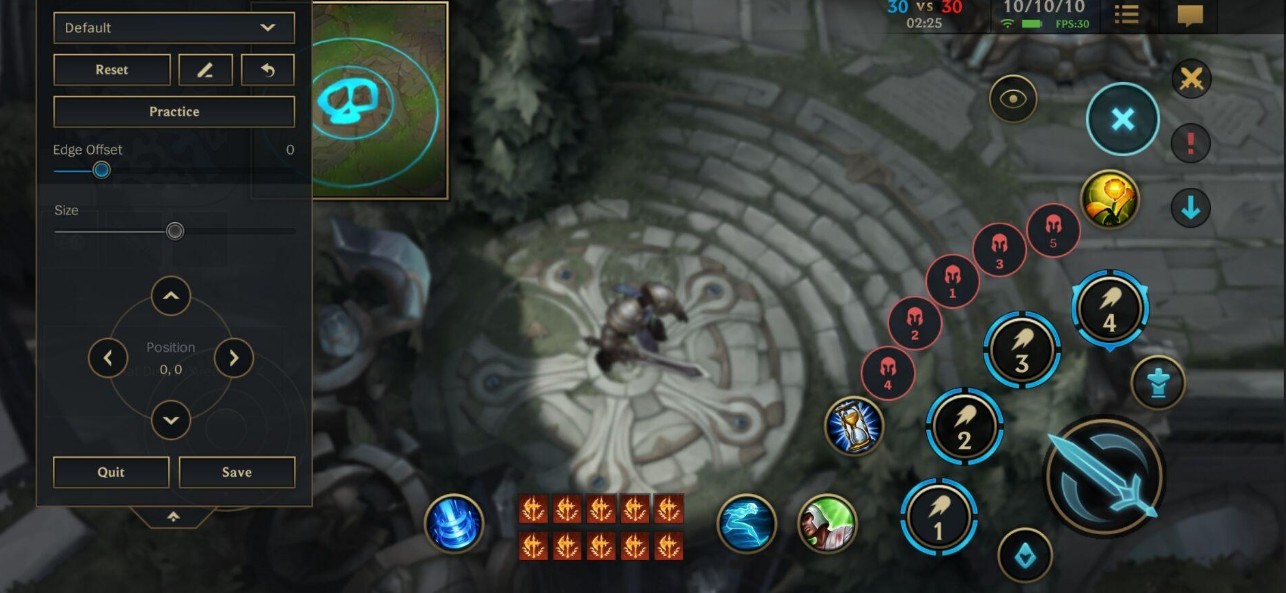Select the eye vision toggle icon

pyautogui.click(x=1013, y=99)
